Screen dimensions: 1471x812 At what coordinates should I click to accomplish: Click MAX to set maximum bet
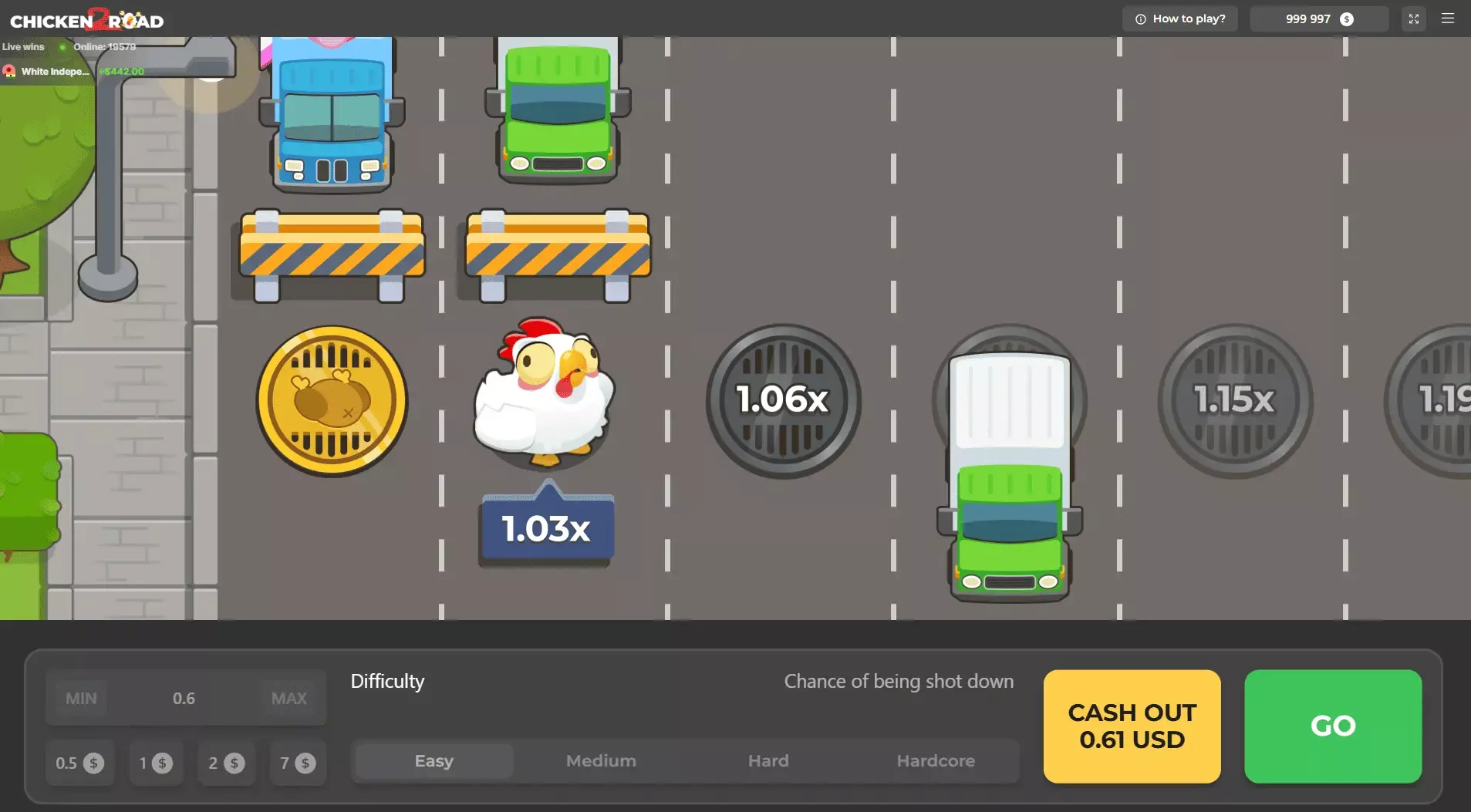point(288,698)
